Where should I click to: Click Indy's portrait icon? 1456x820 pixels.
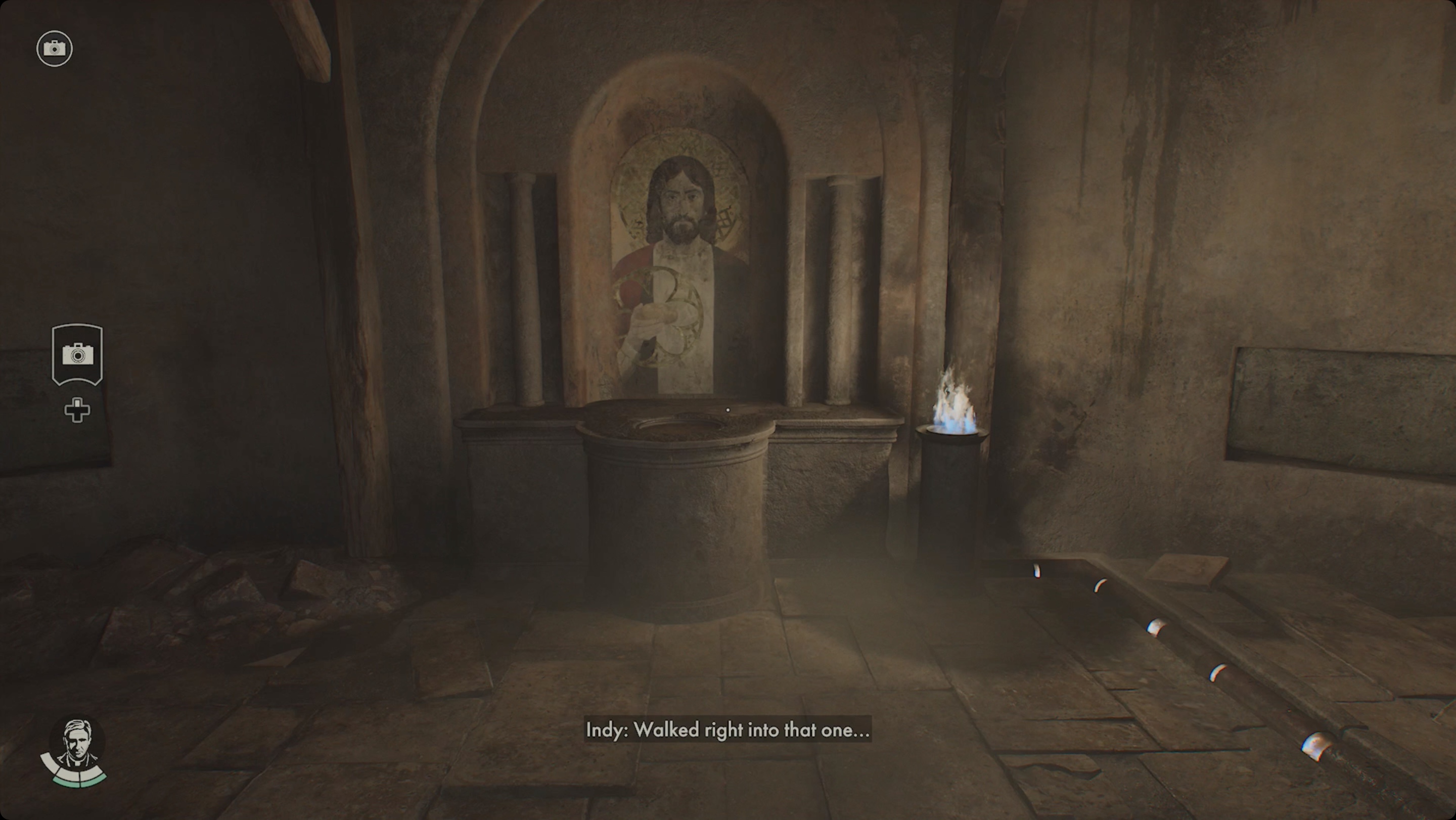coord(76,744)
